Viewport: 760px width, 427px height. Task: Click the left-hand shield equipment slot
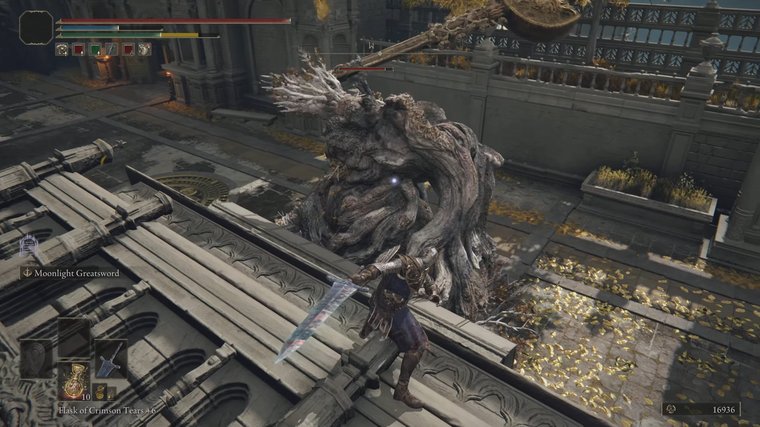coord(38,358)
